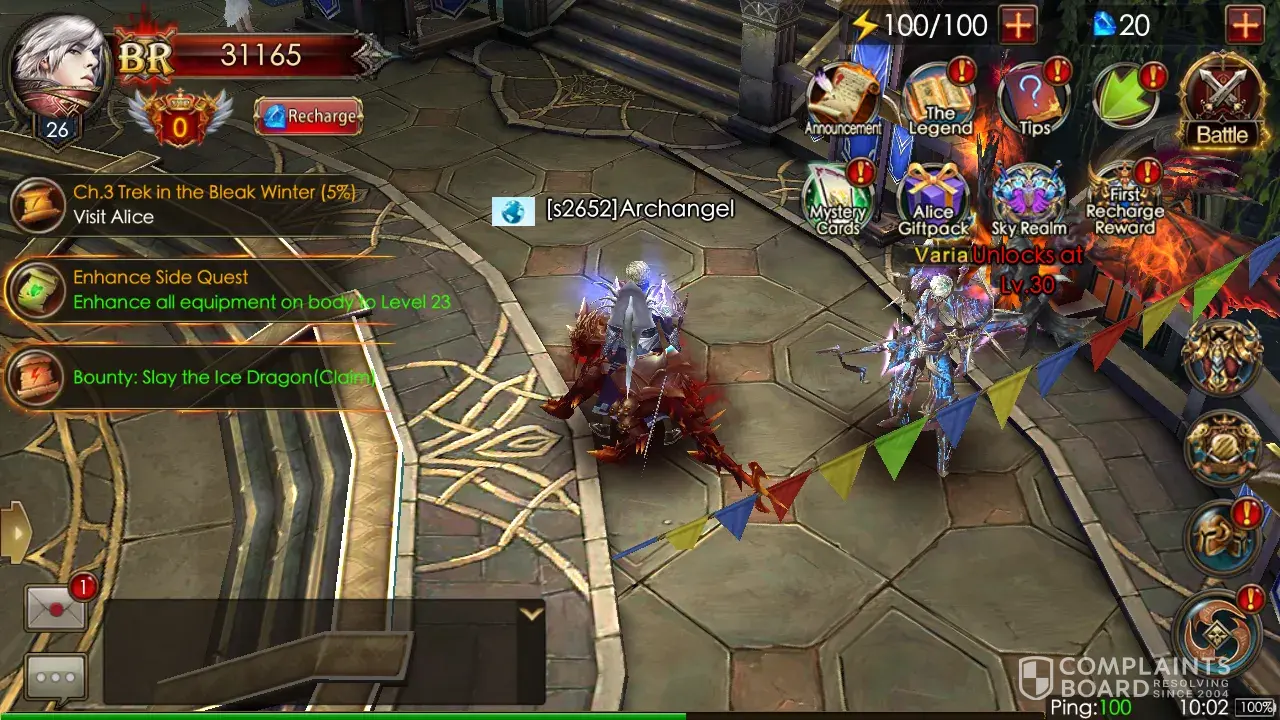Open the mail envelope inbox
Viewport: 1280px width, 720px height.
pyautogui.click(x=55, y=607)
